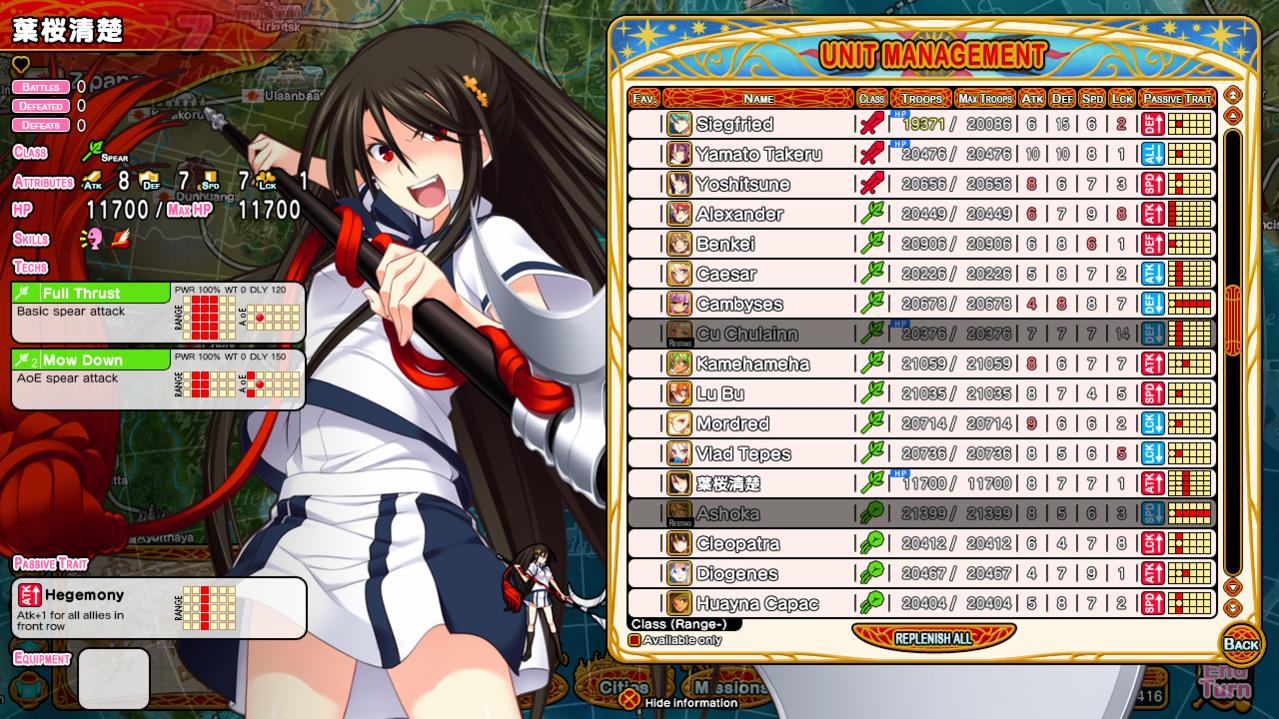Go back from Unit Management
This screenshot has height=719, width=1279.
[x=1241, y=644]
